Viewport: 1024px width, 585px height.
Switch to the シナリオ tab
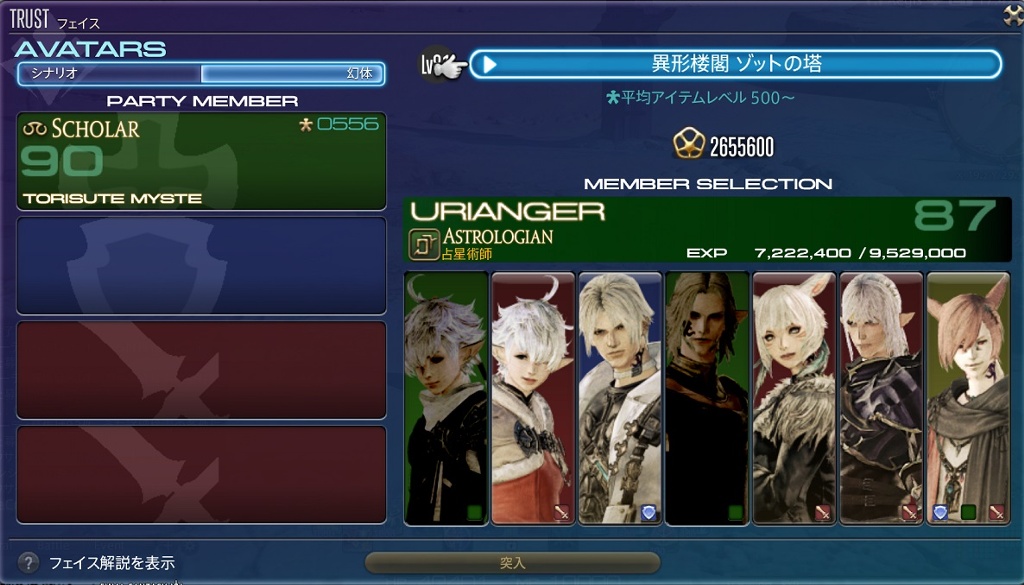[x=109, y=73]
